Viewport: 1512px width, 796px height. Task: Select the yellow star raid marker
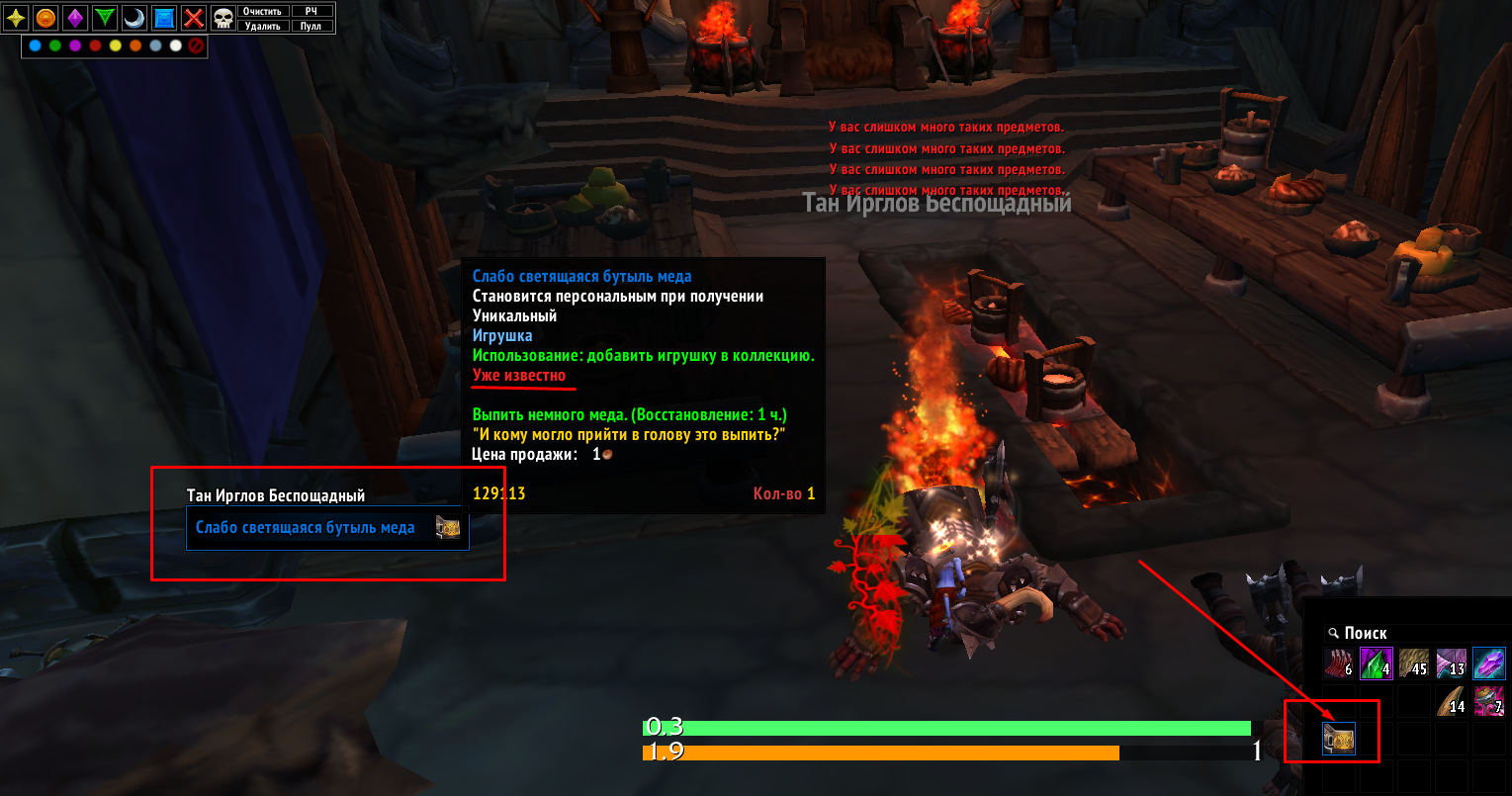point(17,17)
